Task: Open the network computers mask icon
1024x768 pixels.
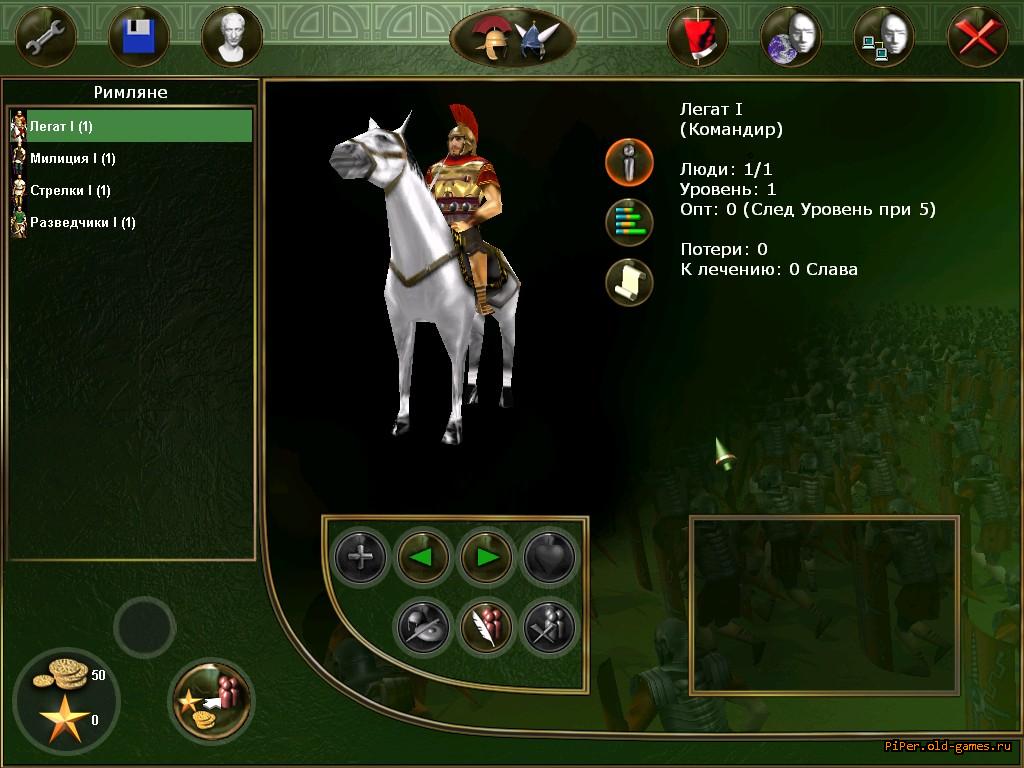Action: (x=883, y=36)
